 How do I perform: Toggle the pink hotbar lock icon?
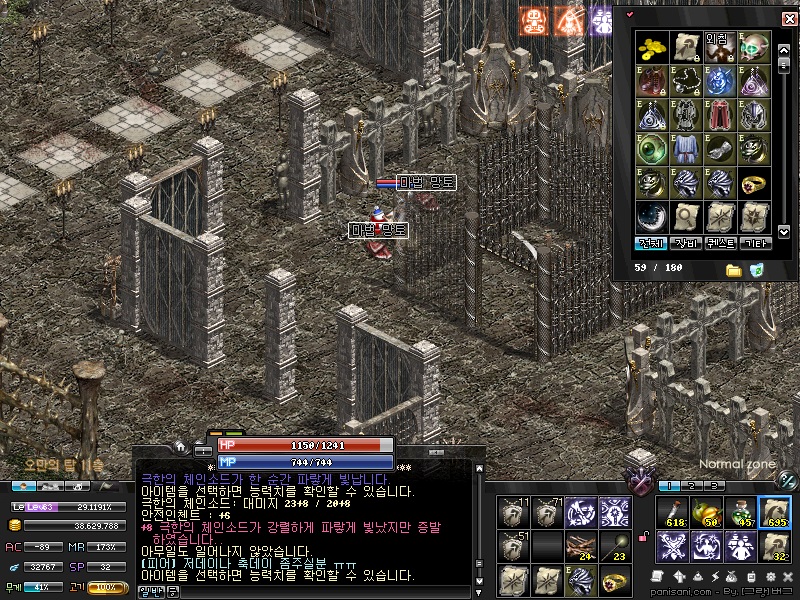tap(644, 539)
